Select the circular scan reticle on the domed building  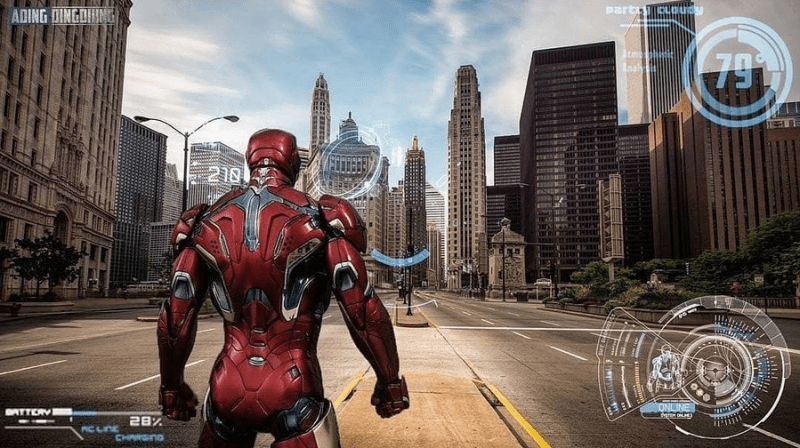(350, 160)
